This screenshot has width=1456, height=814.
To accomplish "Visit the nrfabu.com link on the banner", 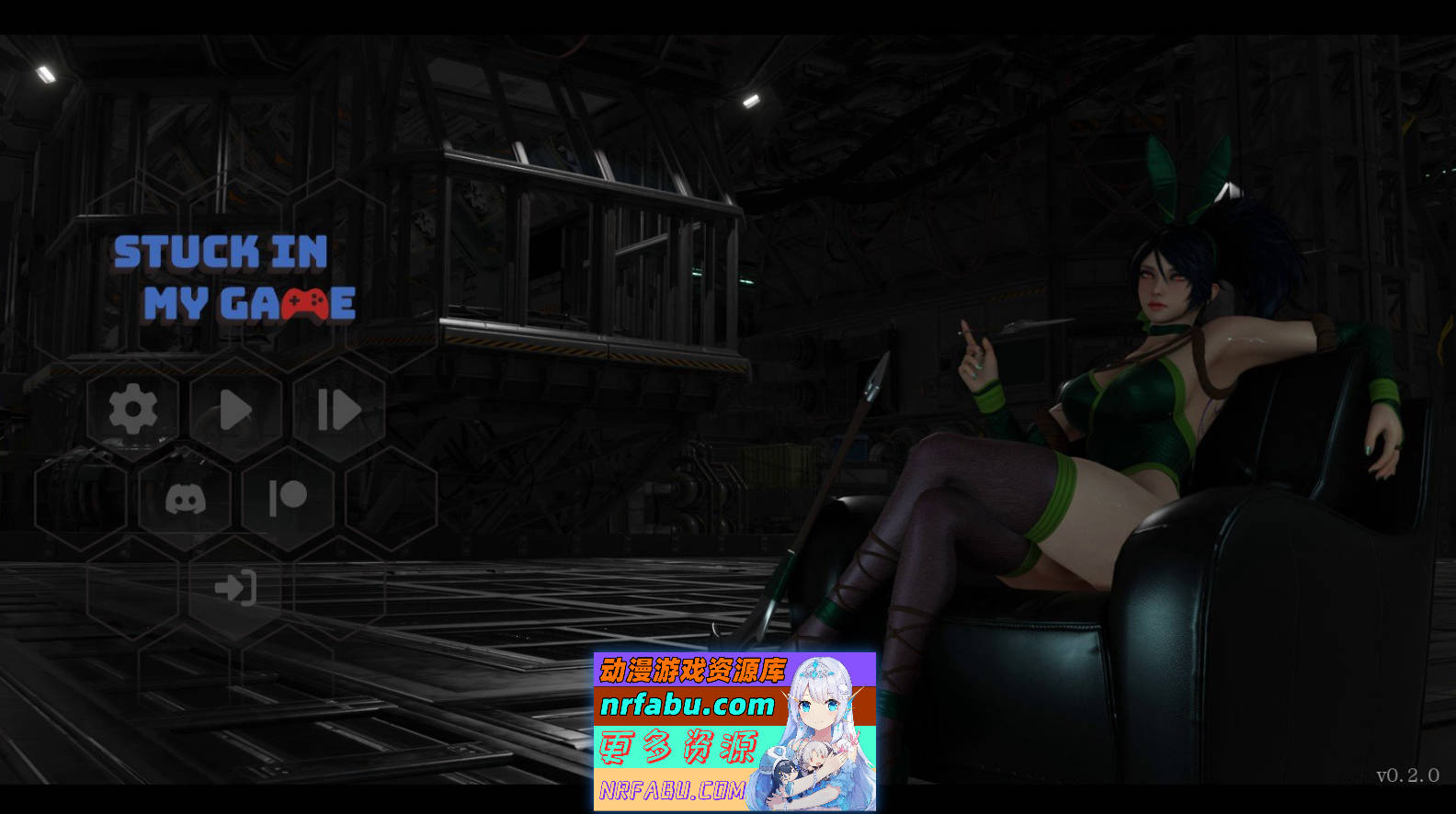I will click(x=689, y=707).
